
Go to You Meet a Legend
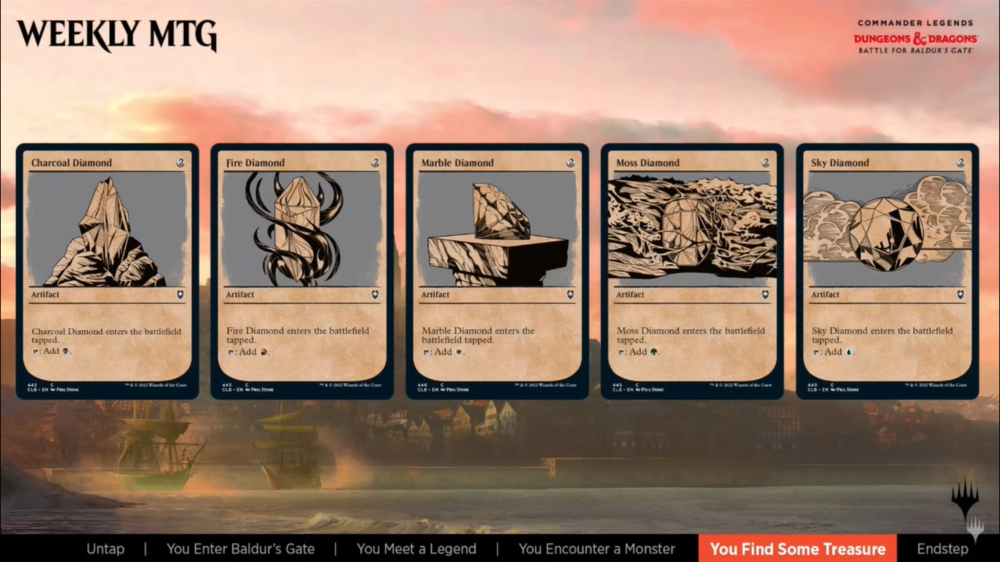point(416,548)
